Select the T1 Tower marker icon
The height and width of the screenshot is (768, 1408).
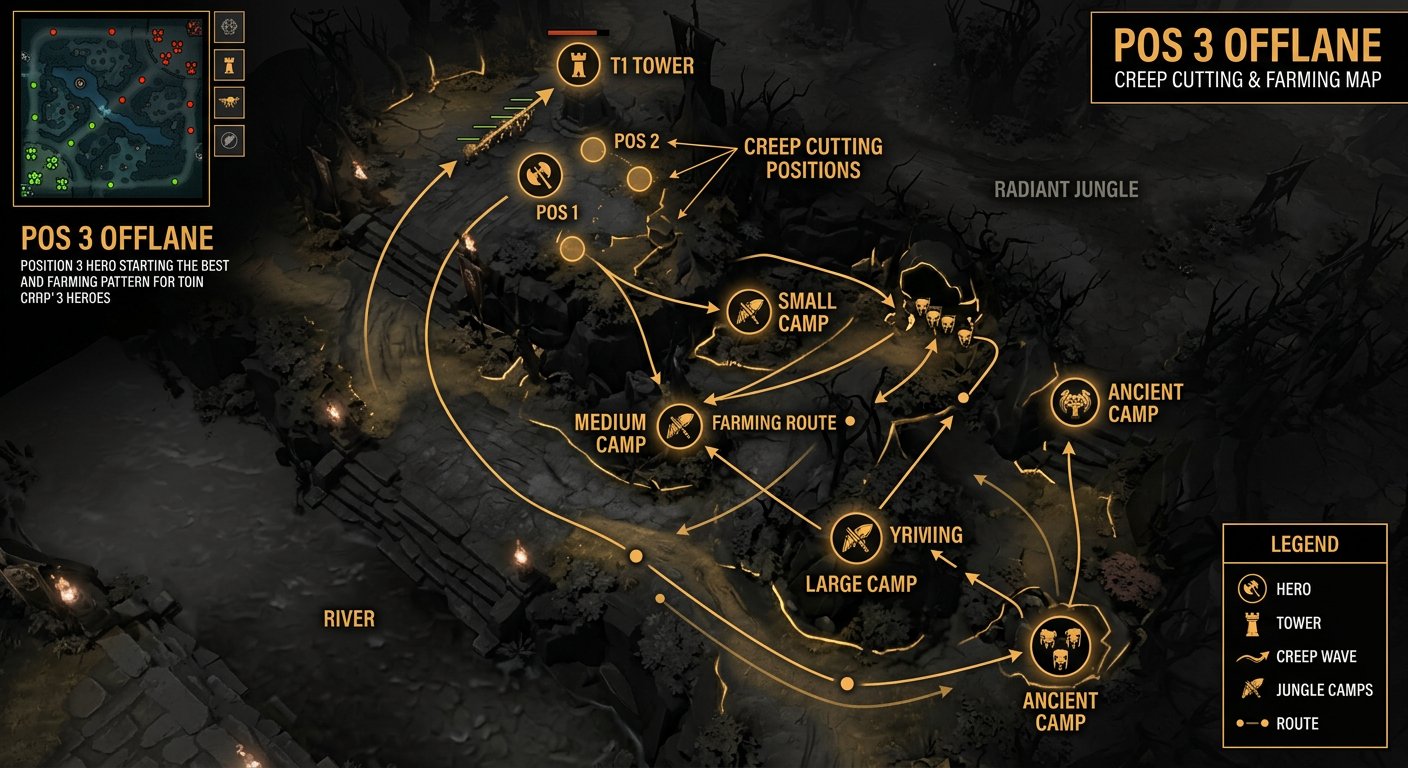[578, 66]
